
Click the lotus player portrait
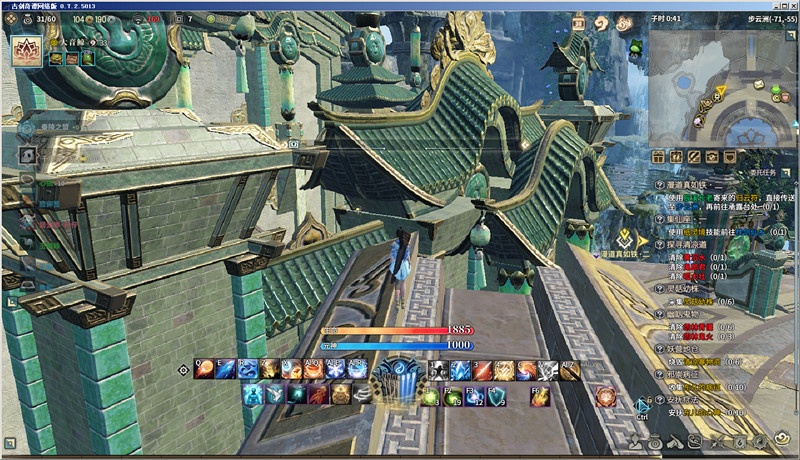tap(25, 50)
